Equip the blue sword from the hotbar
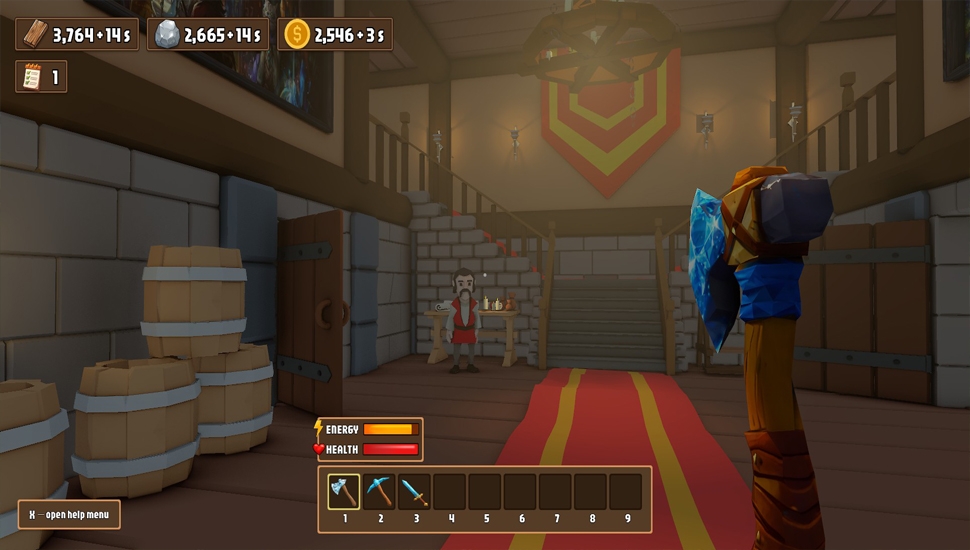The width and height of the screenshot is (970, 550). (x=414, y=492)
